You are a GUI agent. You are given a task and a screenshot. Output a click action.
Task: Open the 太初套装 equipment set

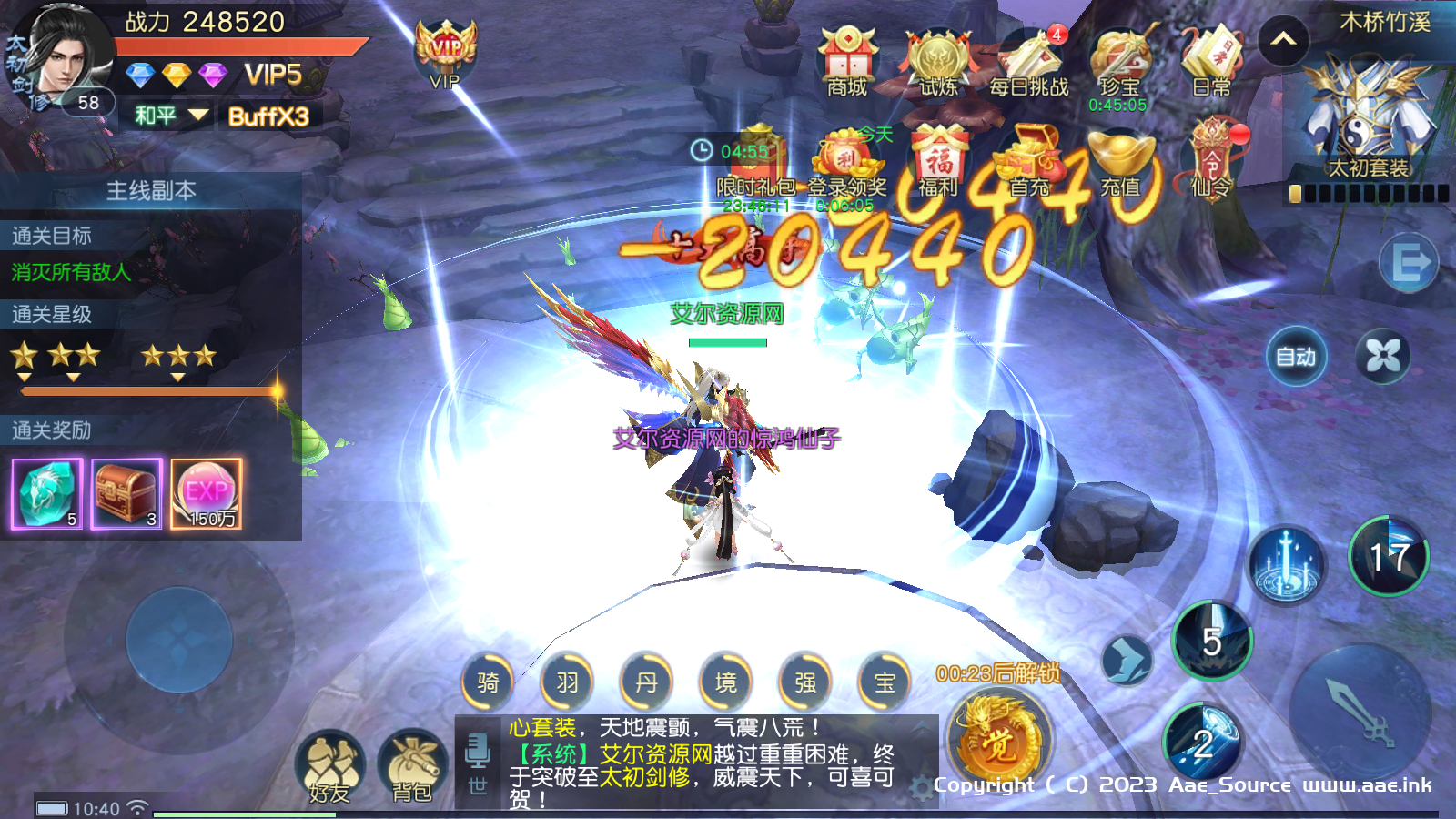point(1368,118)
